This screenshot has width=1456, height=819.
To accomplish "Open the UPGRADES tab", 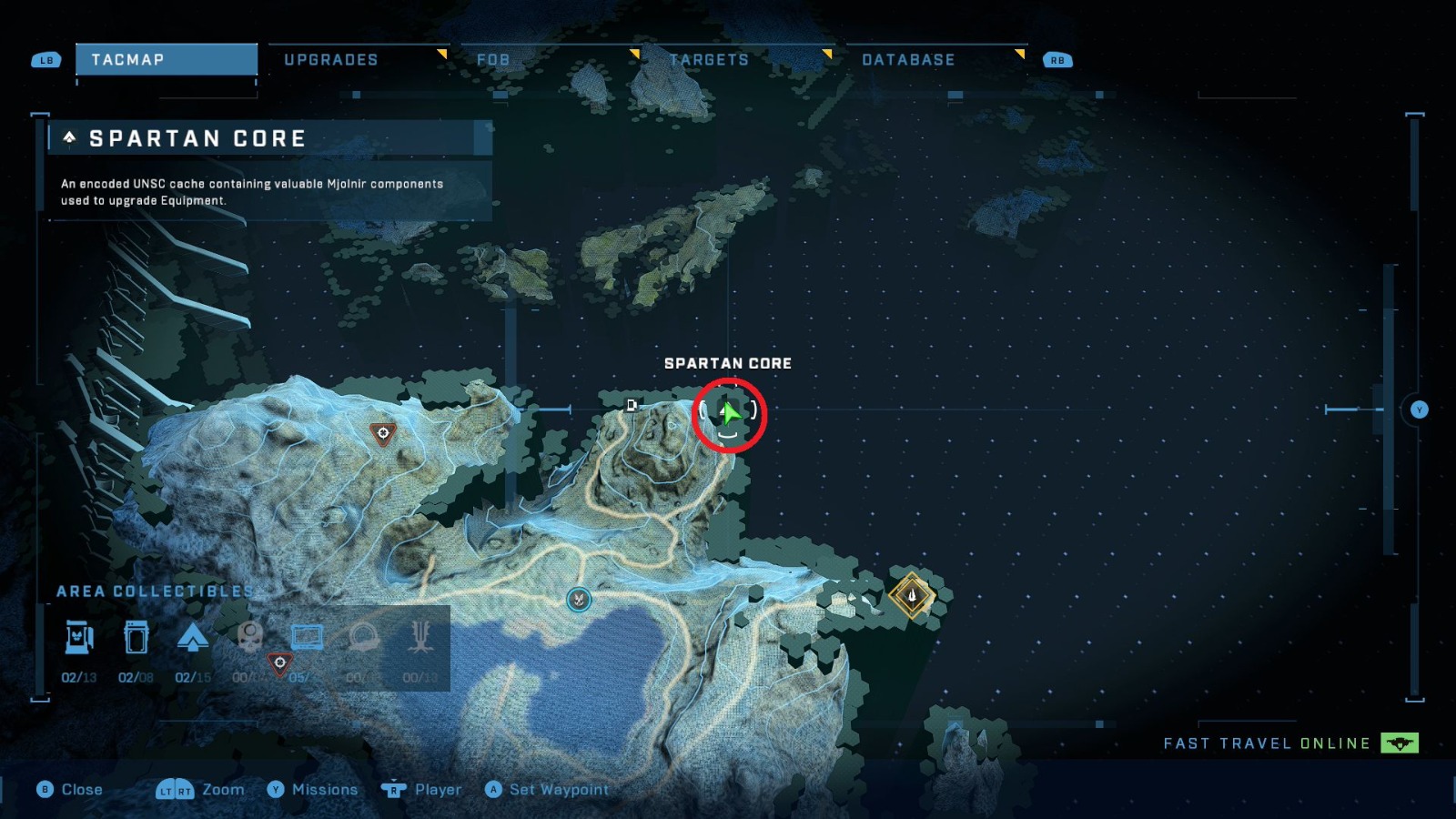I will [332, 59].
